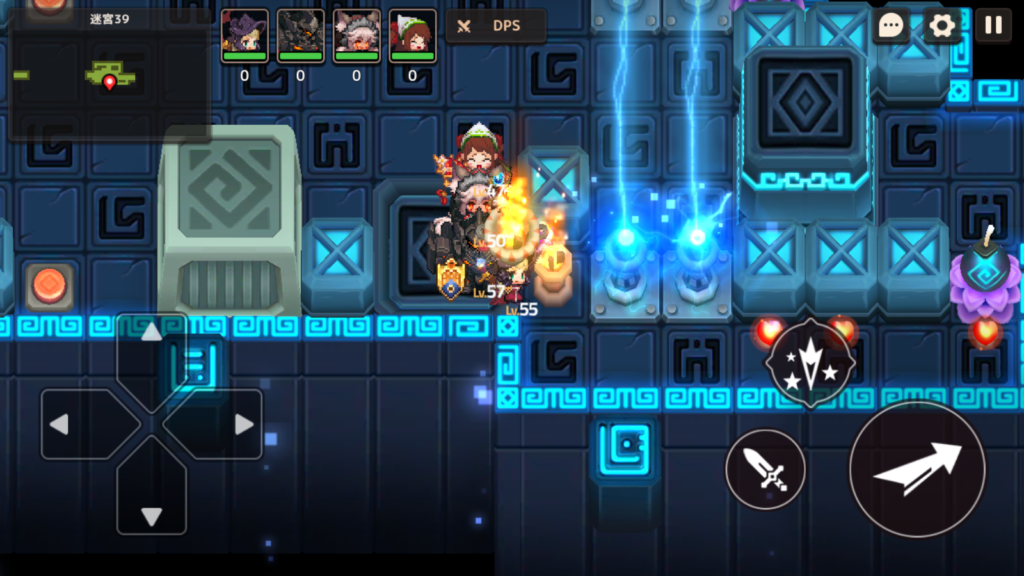Select the brown-haired green-cap hero portrait

[x=412, y=32]
